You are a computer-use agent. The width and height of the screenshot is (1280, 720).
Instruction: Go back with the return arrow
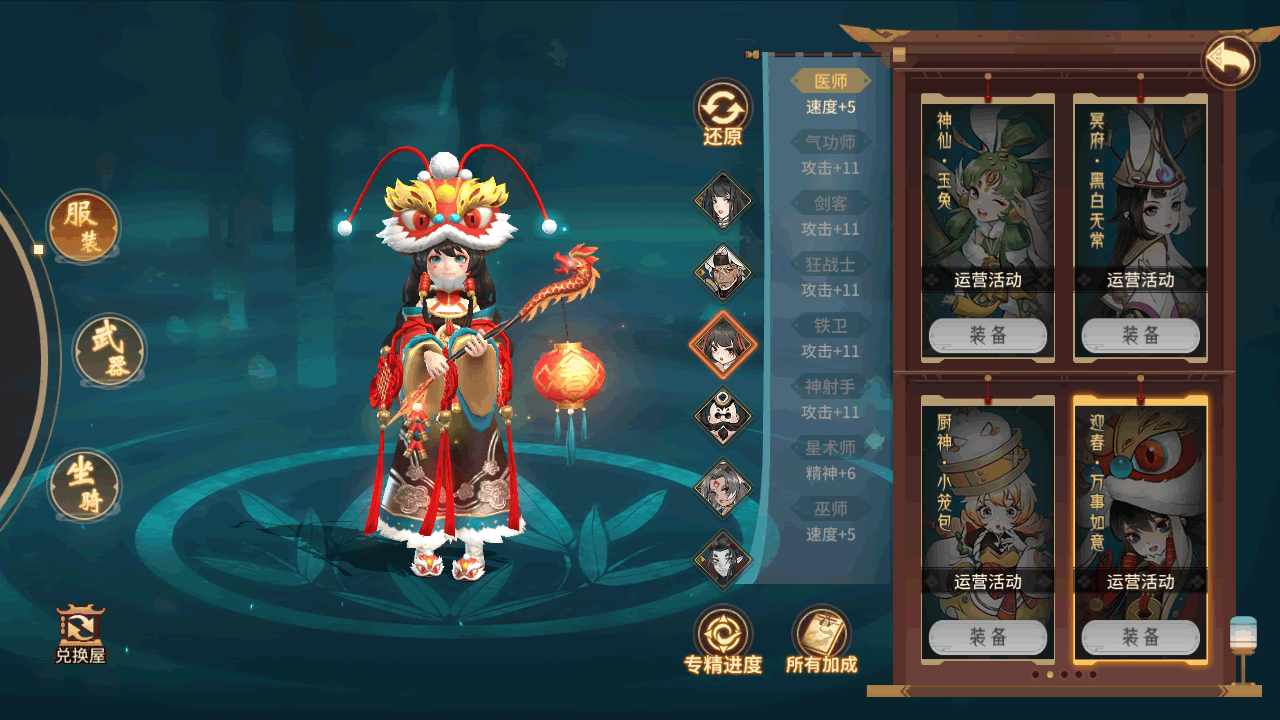1229,62
